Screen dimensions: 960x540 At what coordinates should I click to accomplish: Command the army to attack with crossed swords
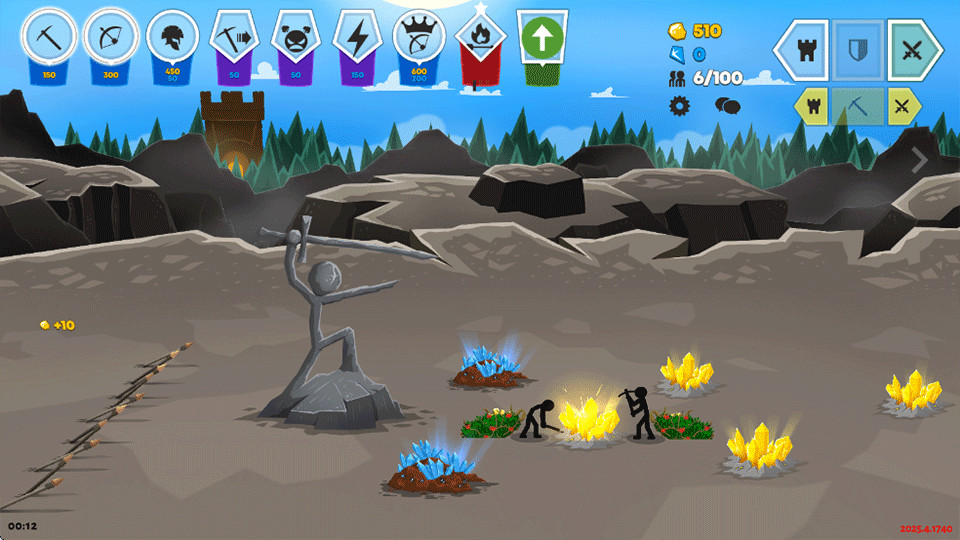click(x=911, y=50)
